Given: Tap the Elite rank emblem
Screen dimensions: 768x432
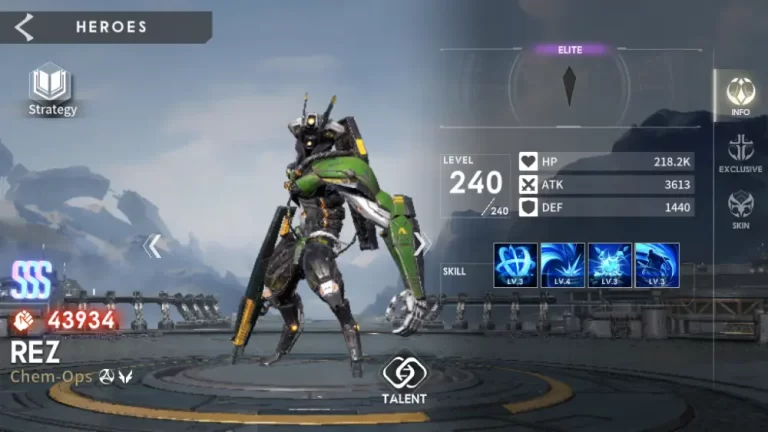Looking at the screenshot, I should tap(570, 85).
